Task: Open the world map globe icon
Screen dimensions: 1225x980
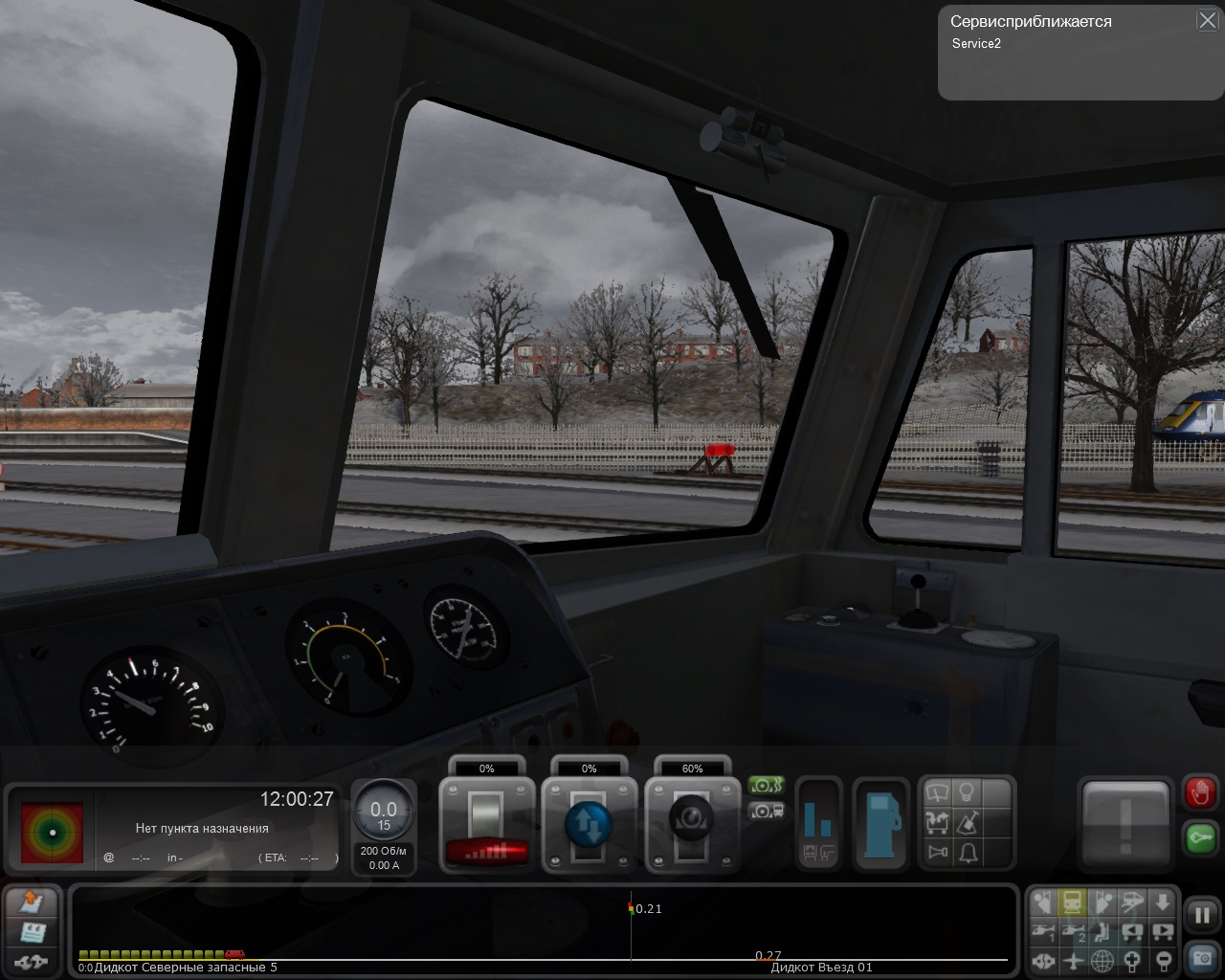Action: coord(1102,960)
